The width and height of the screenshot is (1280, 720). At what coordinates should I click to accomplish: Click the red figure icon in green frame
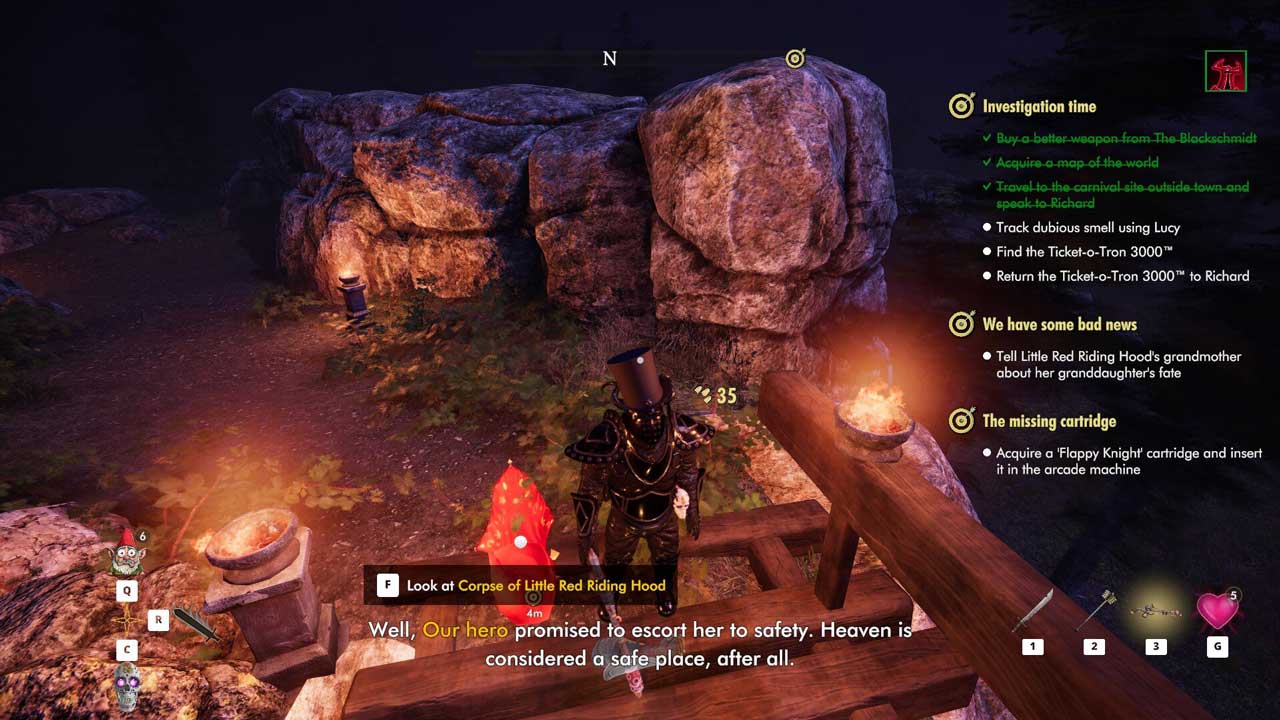coord(1226,71)
